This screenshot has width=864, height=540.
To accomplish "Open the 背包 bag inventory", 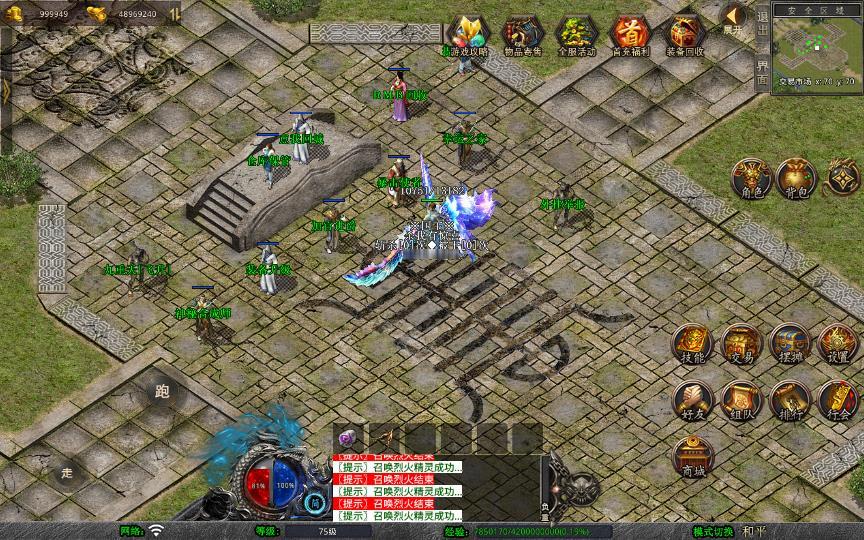I will pyautogui.click(x=797, y=178).
